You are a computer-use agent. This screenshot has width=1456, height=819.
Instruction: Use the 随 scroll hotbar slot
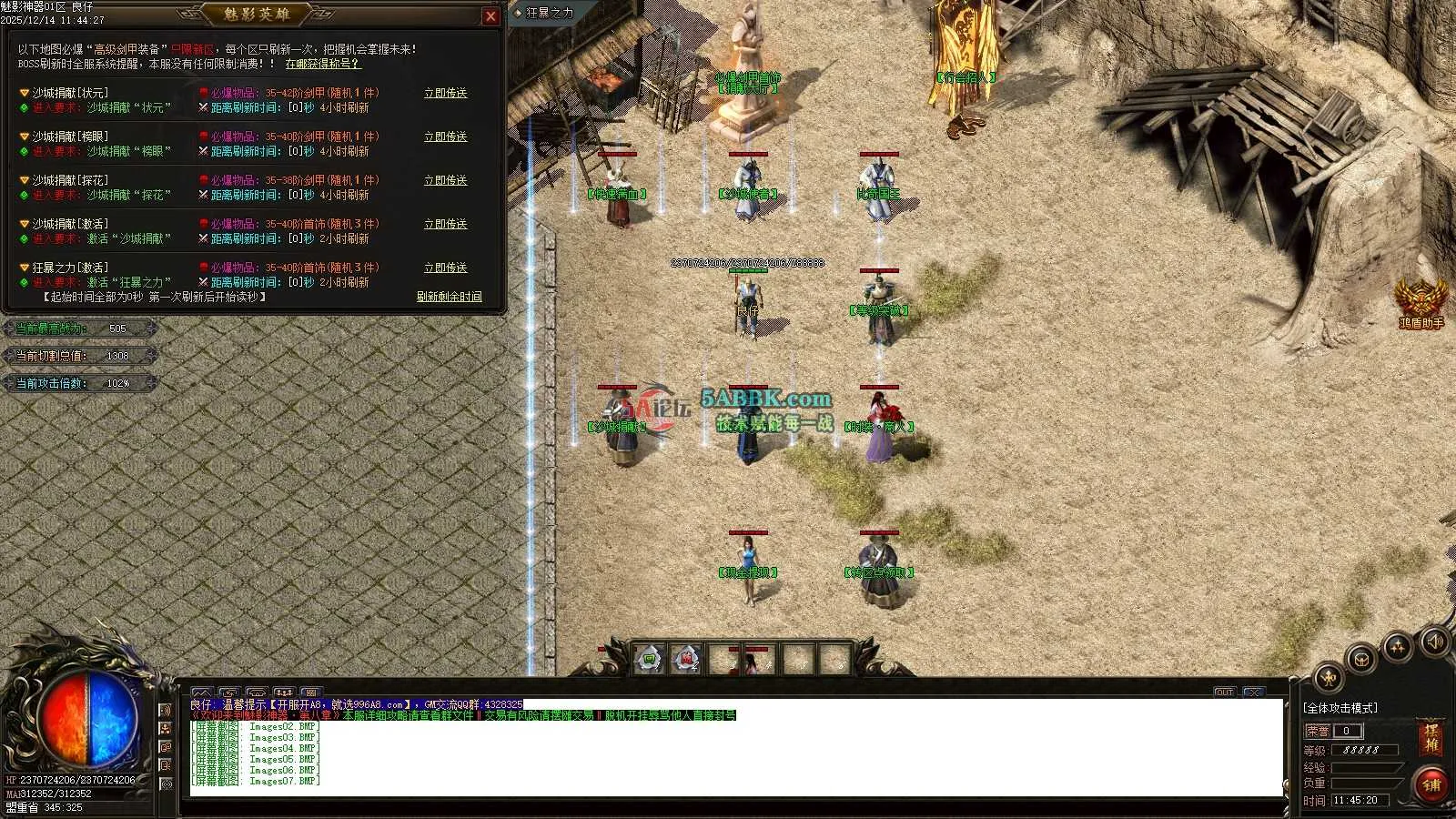point(686,658)
